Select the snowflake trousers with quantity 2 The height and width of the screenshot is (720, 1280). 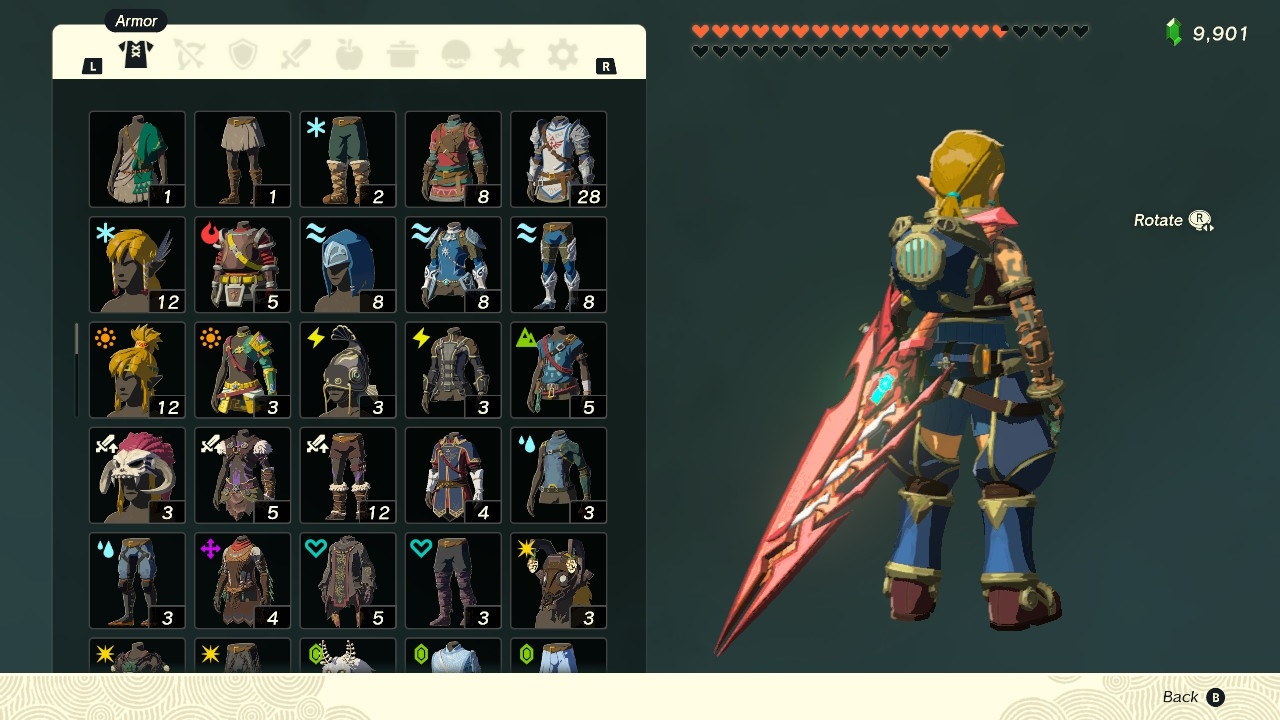coord(347,158)
